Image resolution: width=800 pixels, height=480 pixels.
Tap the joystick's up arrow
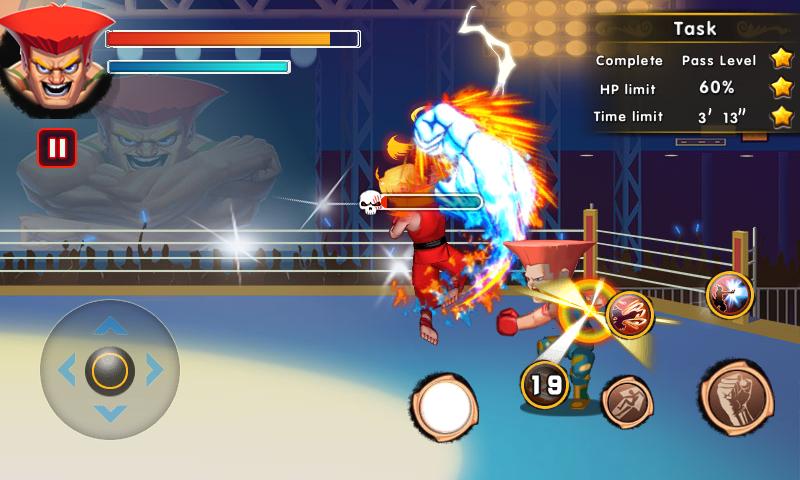tap(110, 326)
